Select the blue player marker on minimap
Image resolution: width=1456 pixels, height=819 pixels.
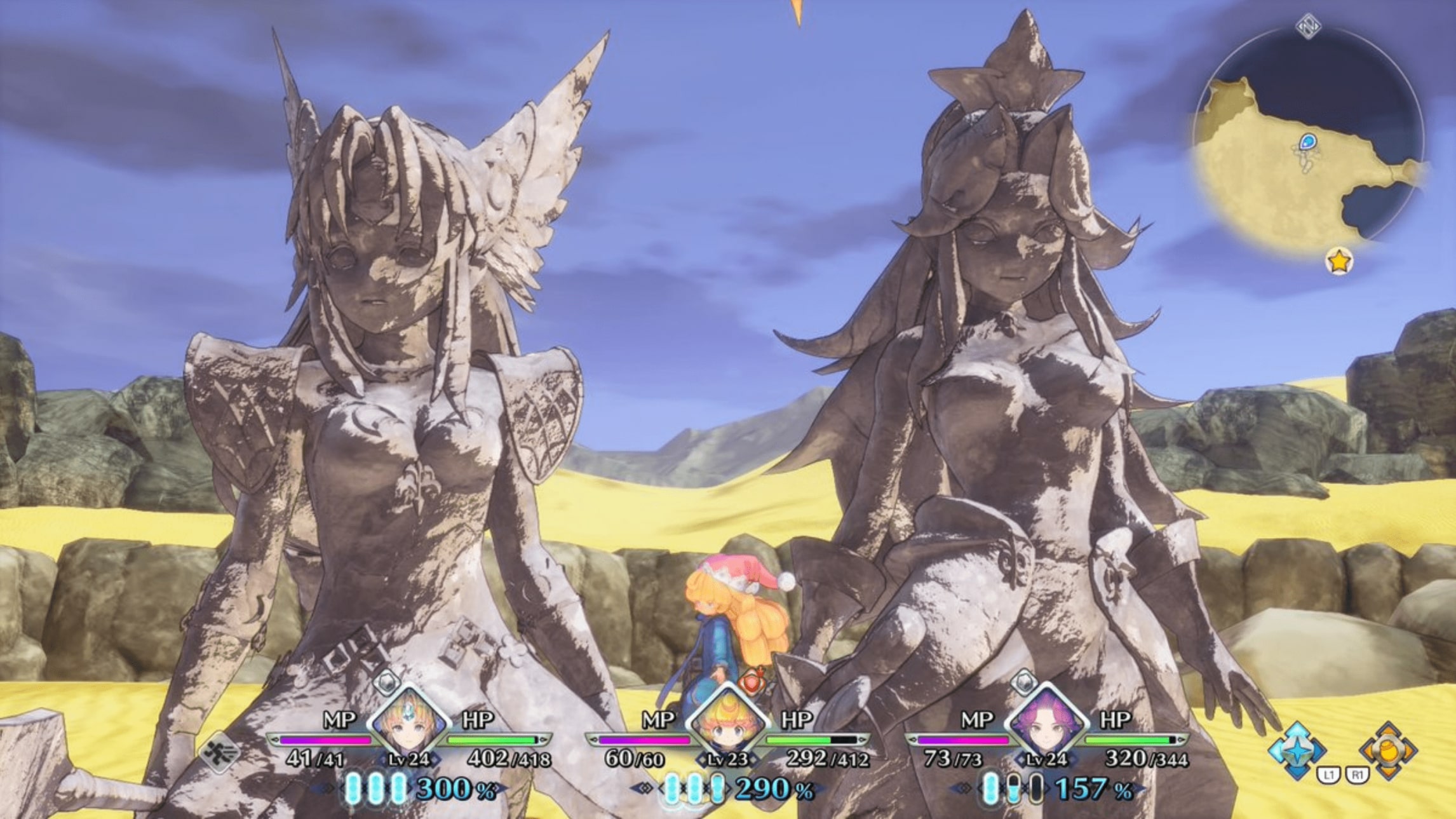coord(1307,141)
